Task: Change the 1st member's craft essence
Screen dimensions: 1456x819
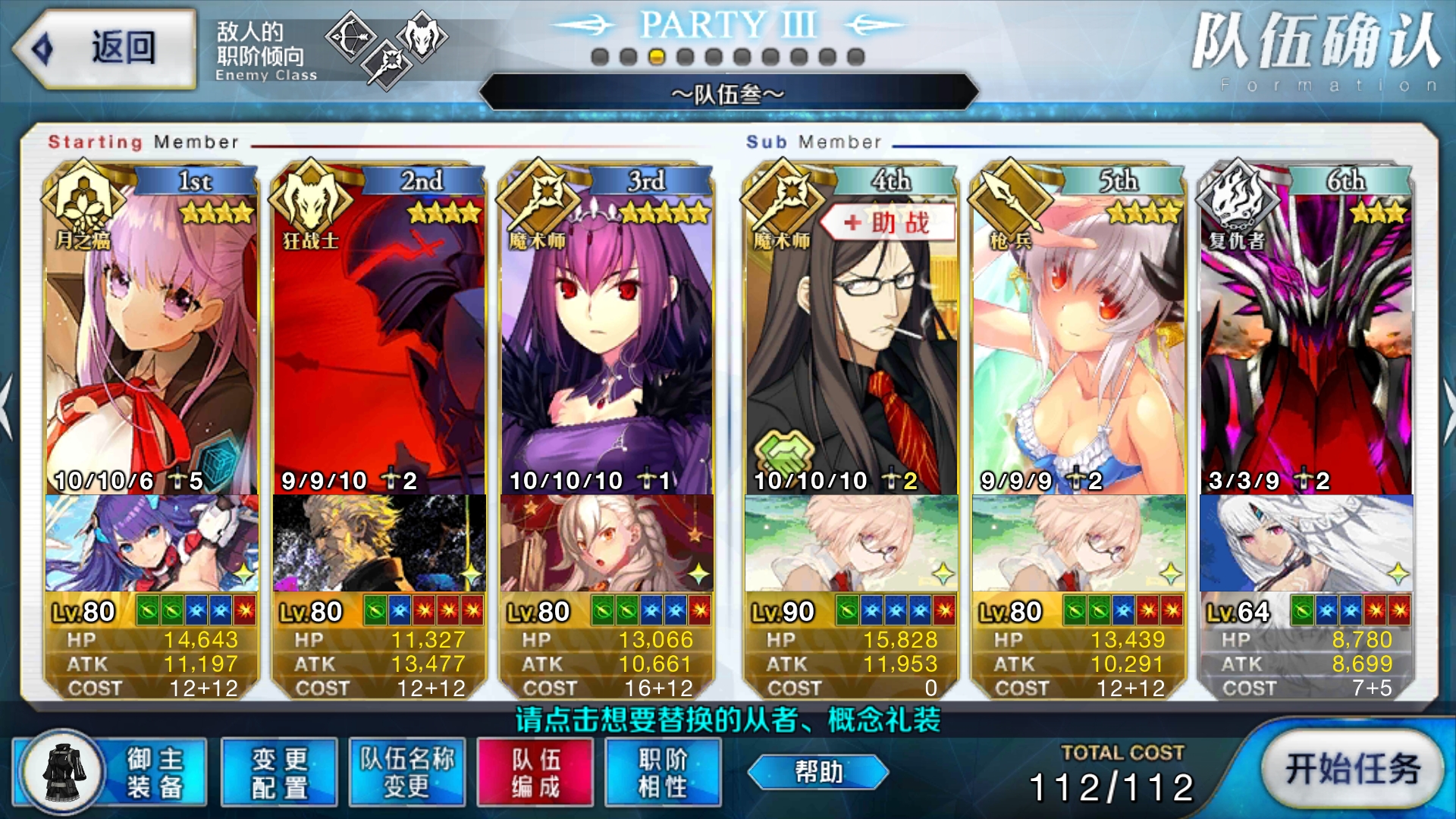Action: tap(152, 543)
